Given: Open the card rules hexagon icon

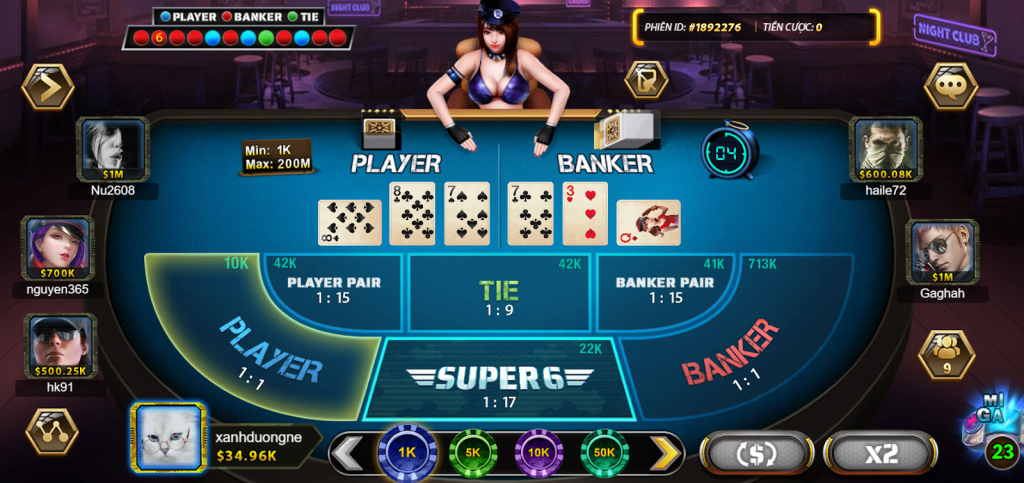Looking at the screenshot, I should click(646, 79).
